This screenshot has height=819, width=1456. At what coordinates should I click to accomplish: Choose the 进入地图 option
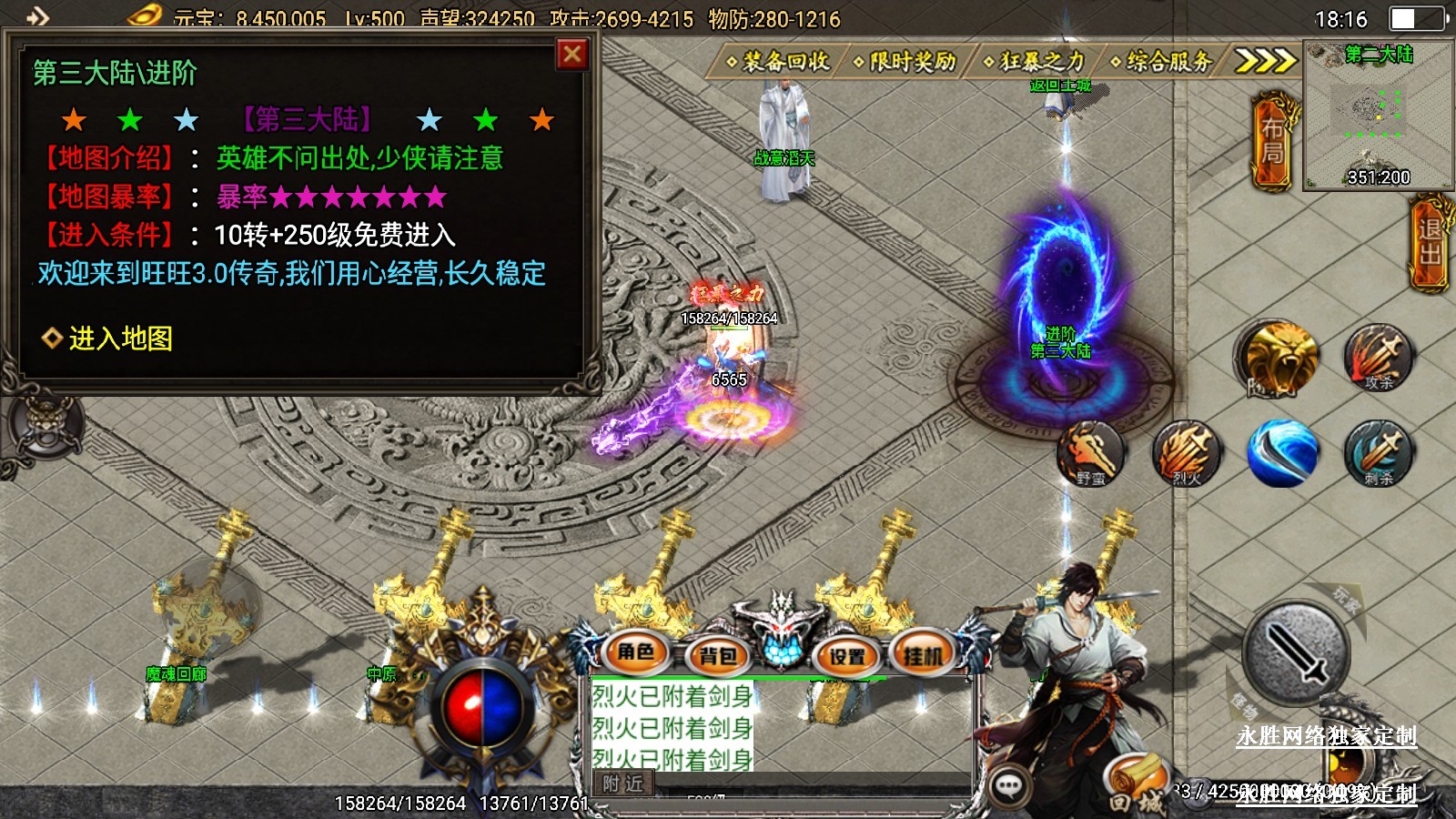(x=120, y=339)
